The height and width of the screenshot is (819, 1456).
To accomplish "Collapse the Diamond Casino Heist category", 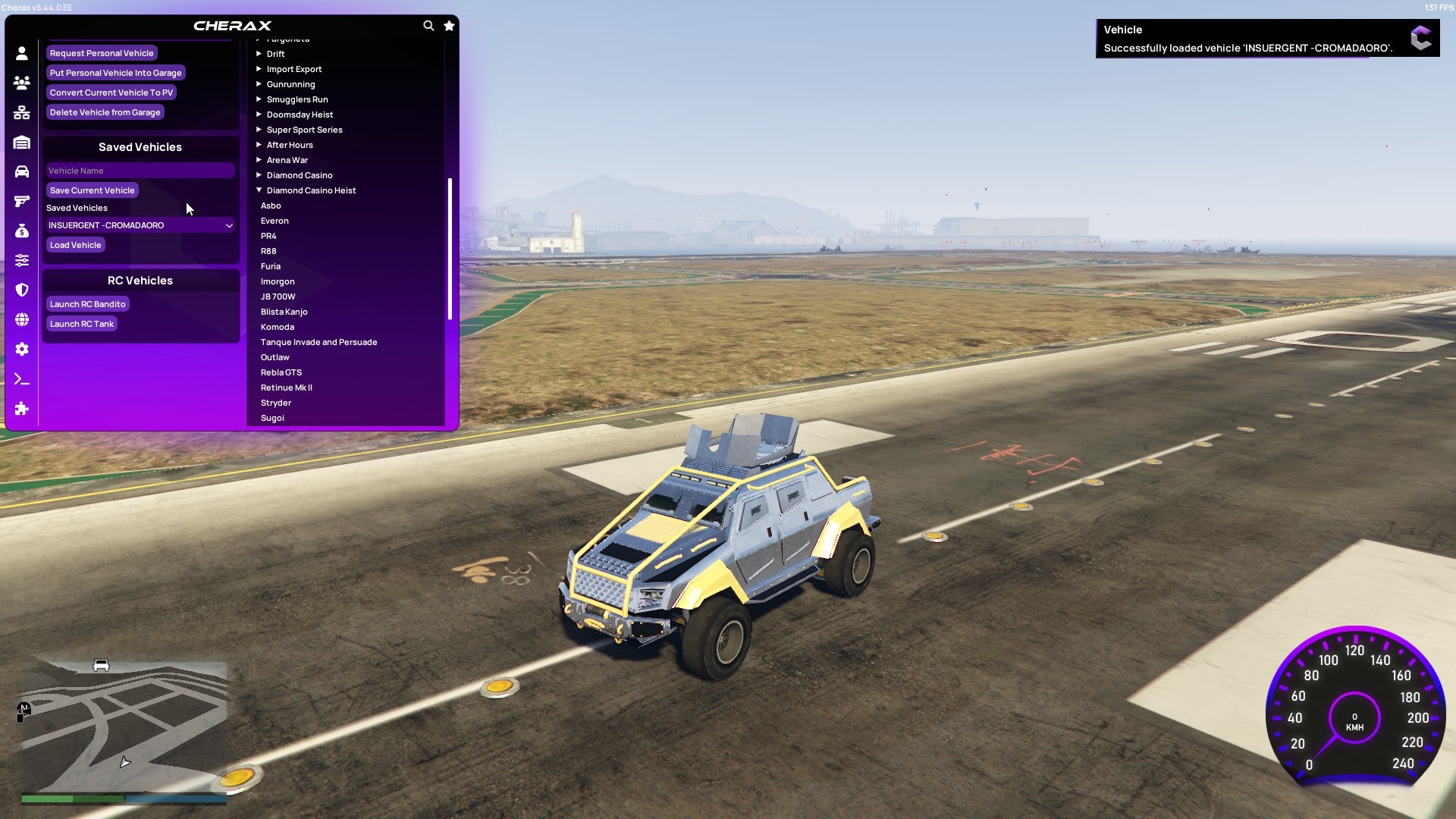I will [310, 190].
